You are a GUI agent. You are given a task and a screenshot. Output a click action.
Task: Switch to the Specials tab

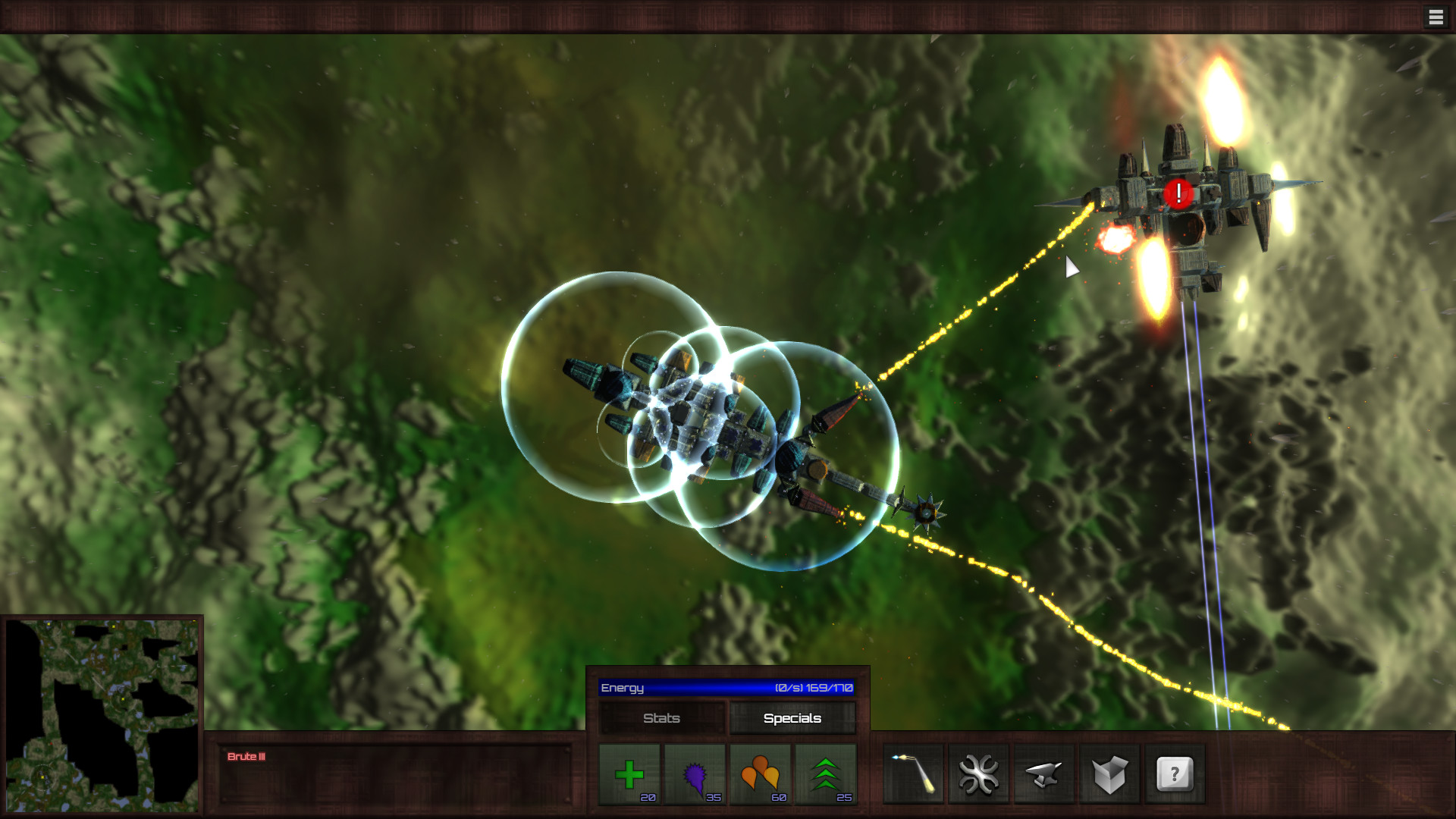792,717
